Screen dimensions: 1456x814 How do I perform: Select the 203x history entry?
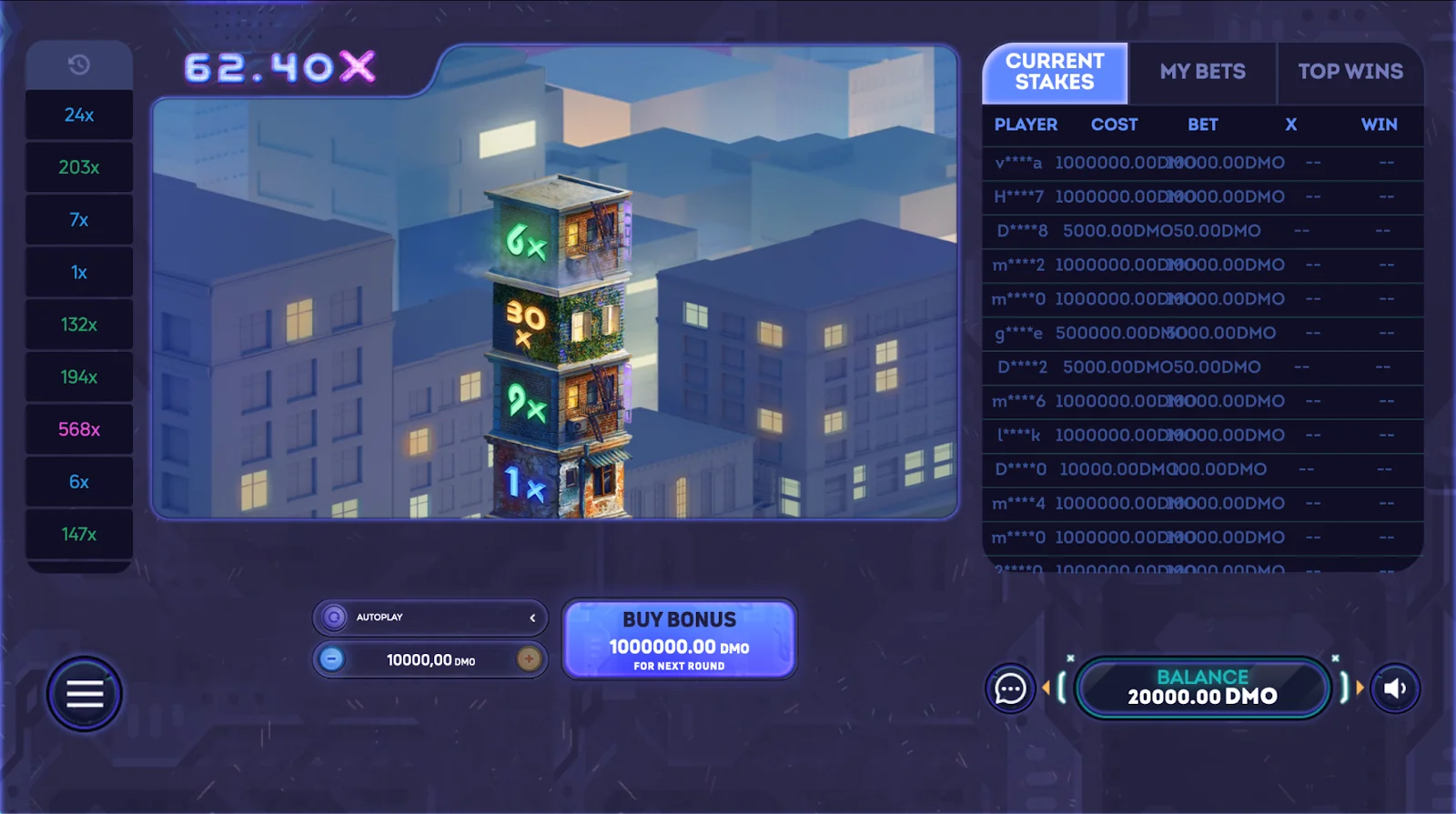[79, 167]
